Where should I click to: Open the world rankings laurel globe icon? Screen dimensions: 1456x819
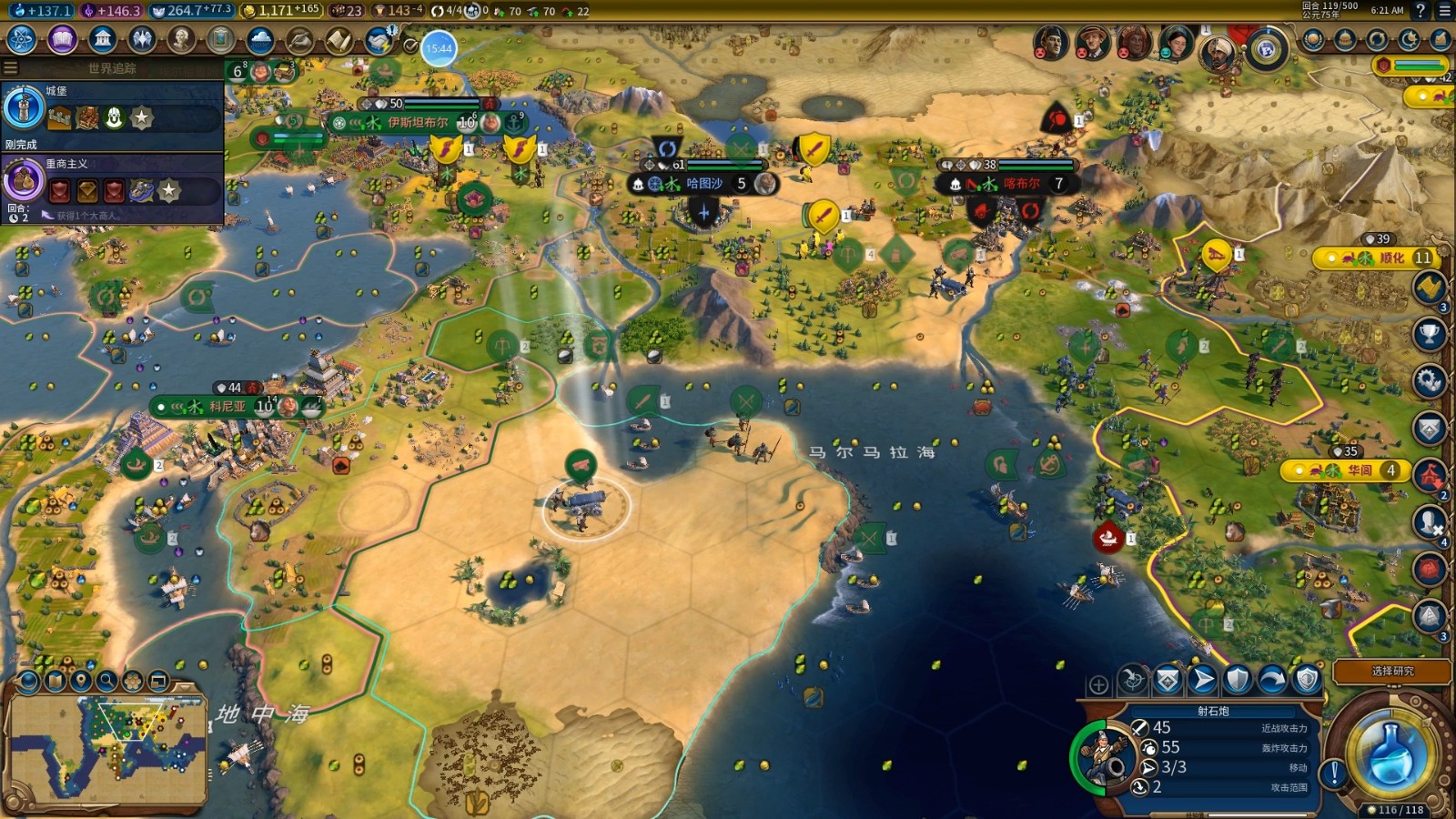click(x=1266, y=48)
